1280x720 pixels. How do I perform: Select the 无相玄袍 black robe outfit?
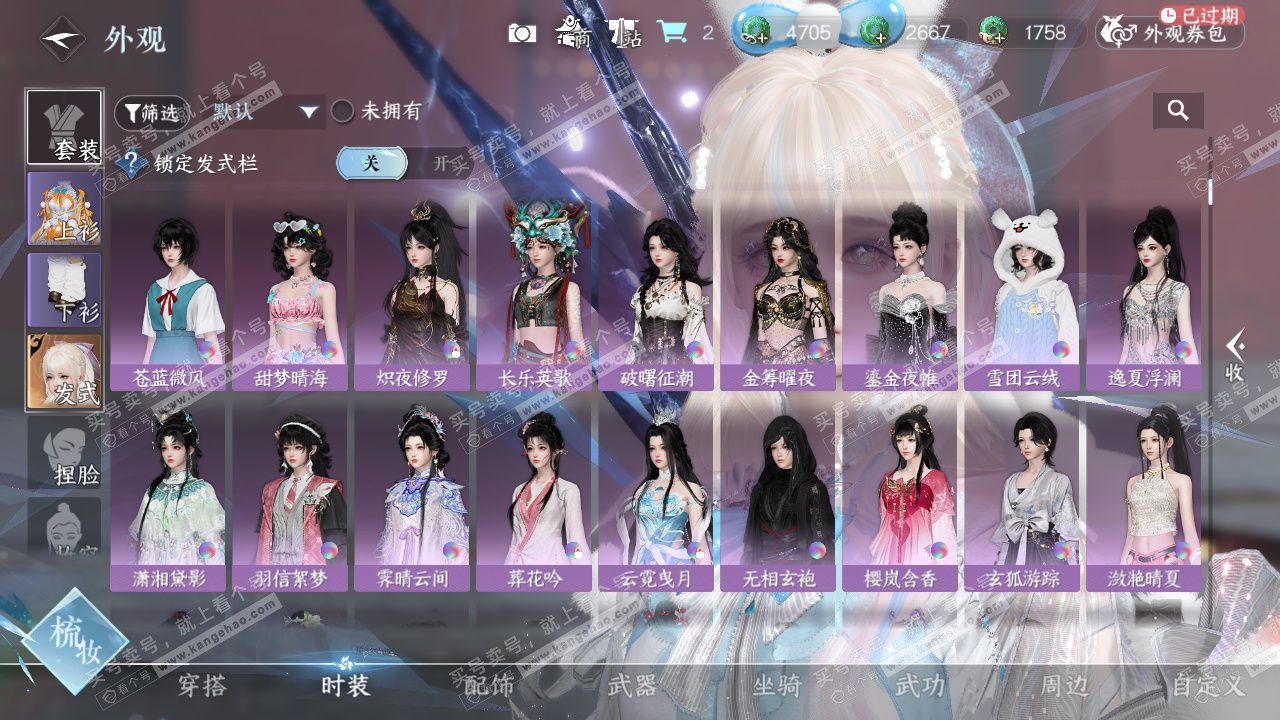click(x=777, y=497)
